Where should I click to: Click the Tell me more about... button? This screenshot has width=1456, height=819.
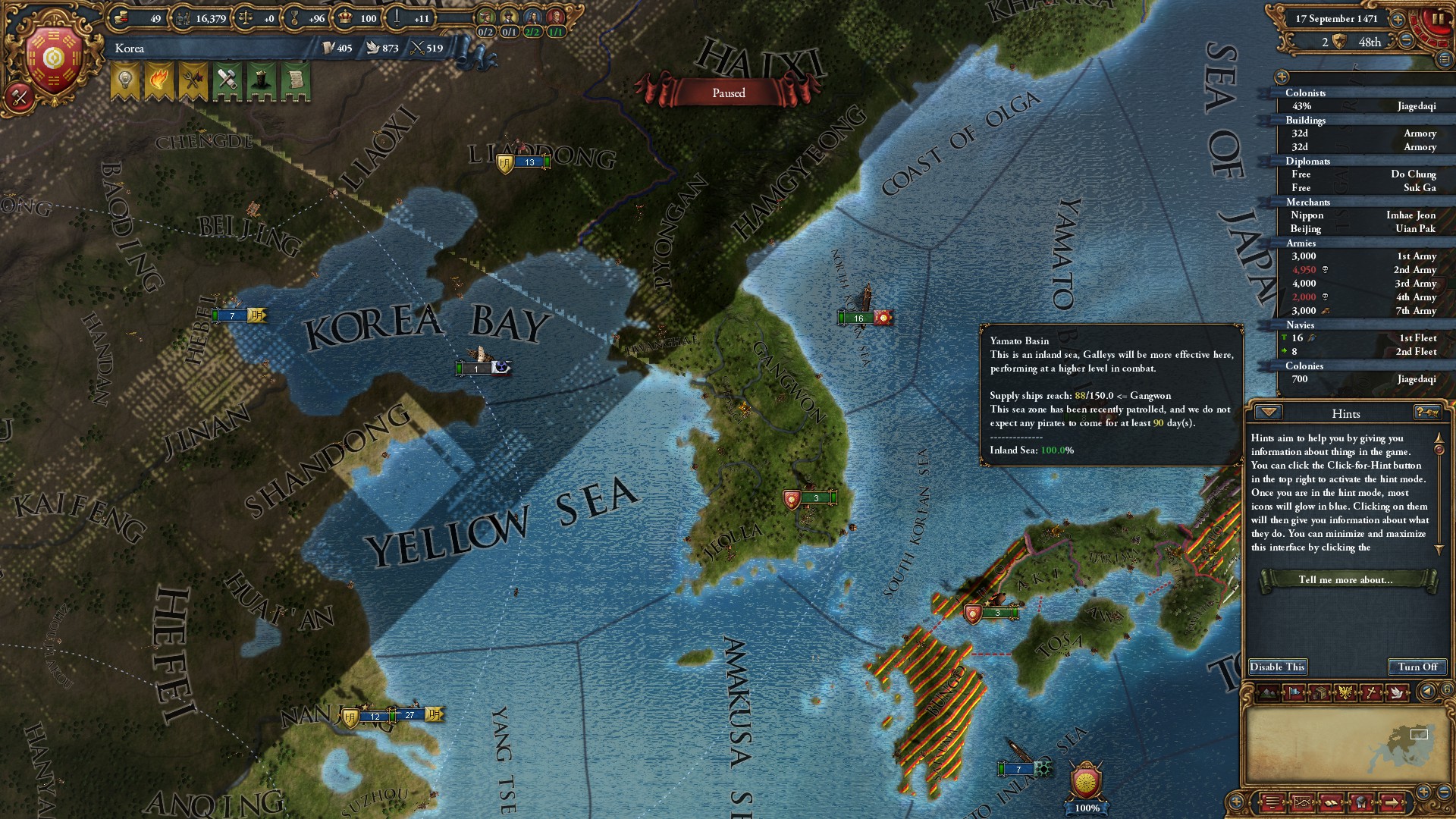[1345, 580]
